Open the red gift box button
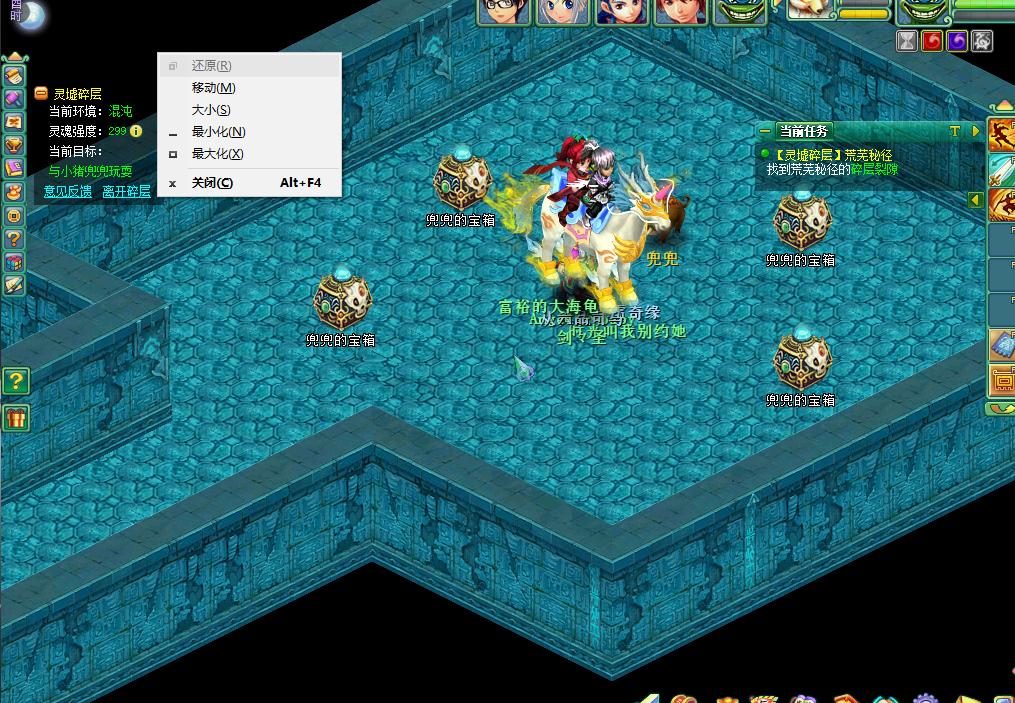The image size is (1015, 703). (x=15, y=417)
